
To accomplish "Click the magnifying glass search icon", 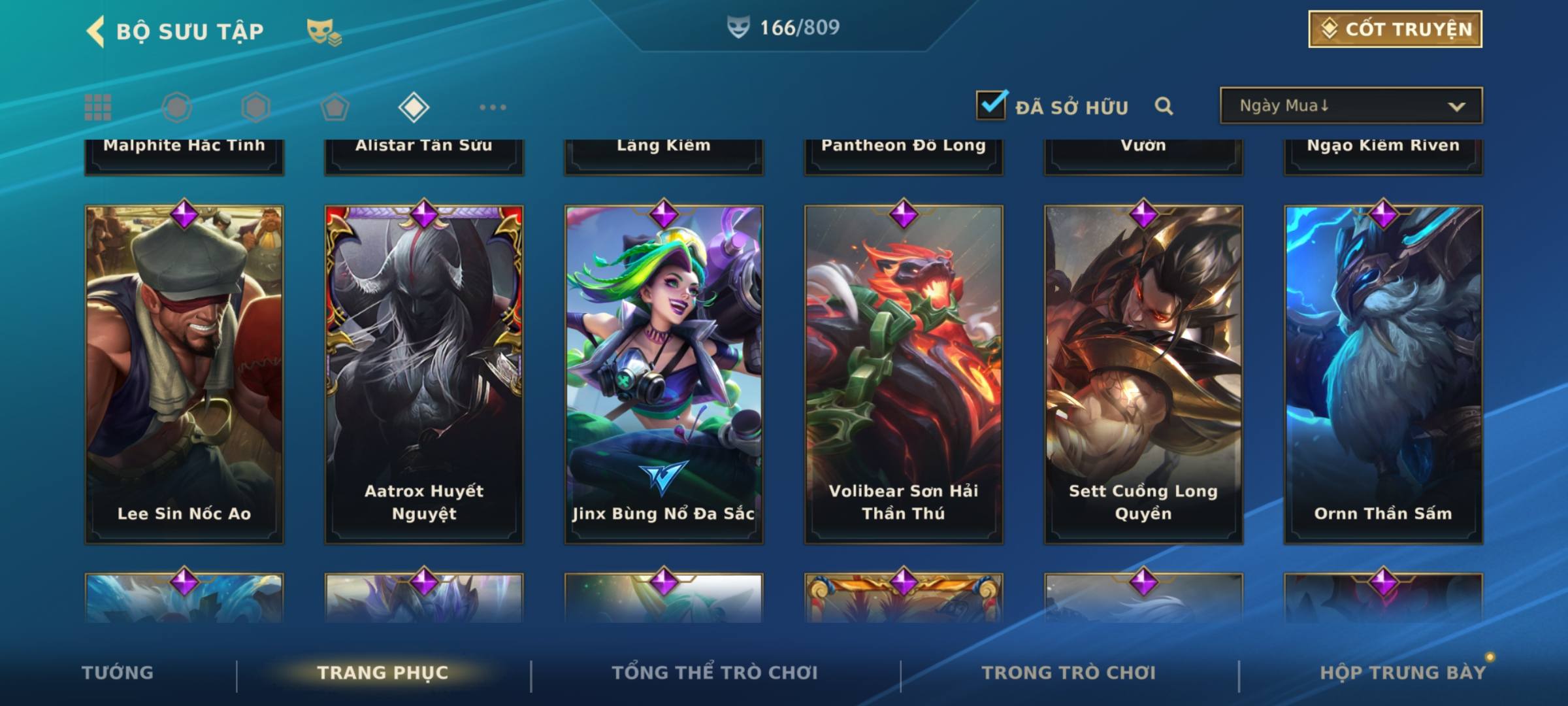I will tap(1164, 106).
